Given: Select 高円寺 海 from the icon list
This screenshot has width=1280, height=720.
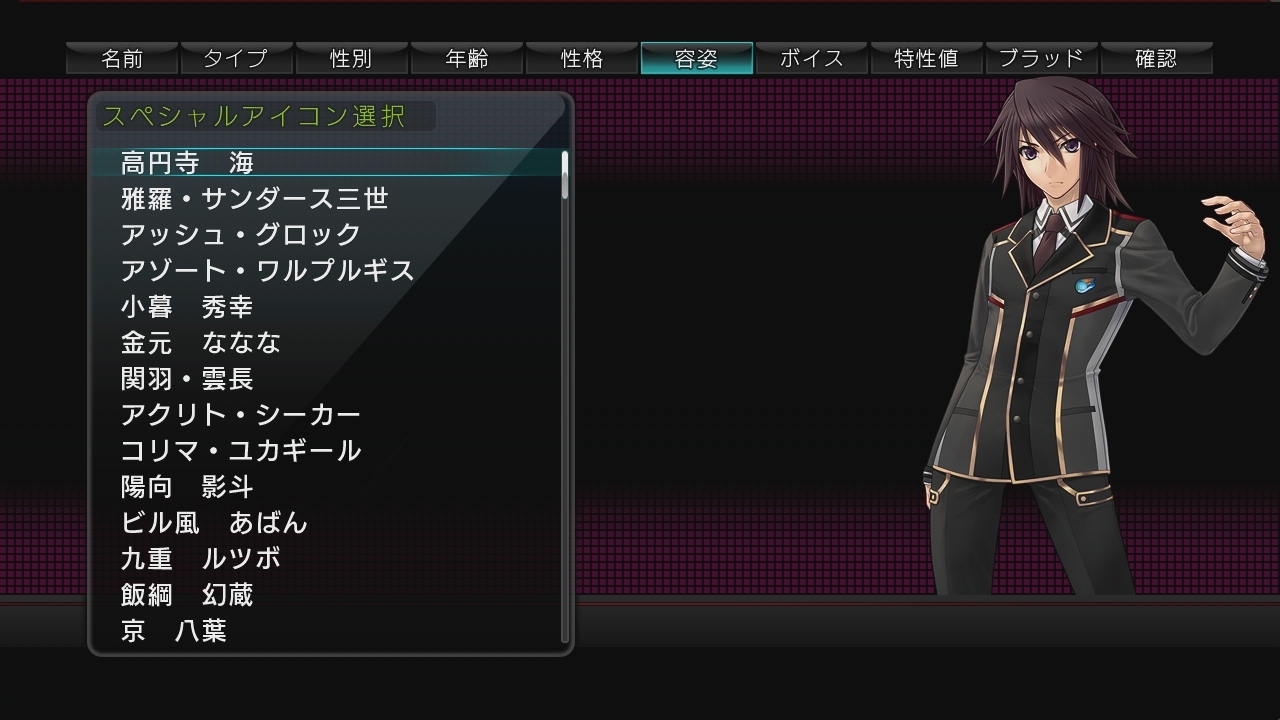Looking at the screenshot, I should (x=188, y=162).
